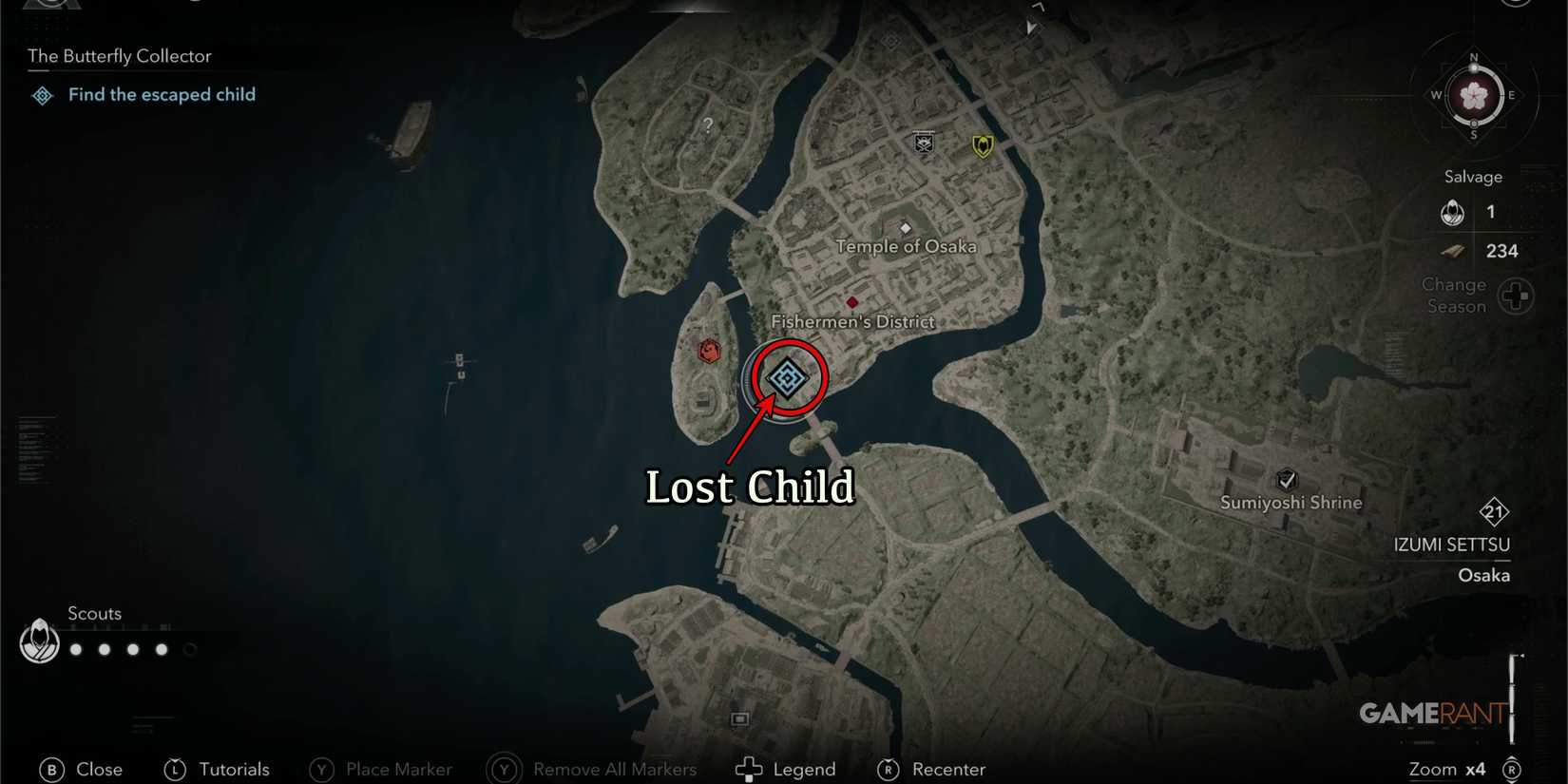Select the Salvage flower icon in the right panel
1568x784 pixels.
[x=1452, y=212]
